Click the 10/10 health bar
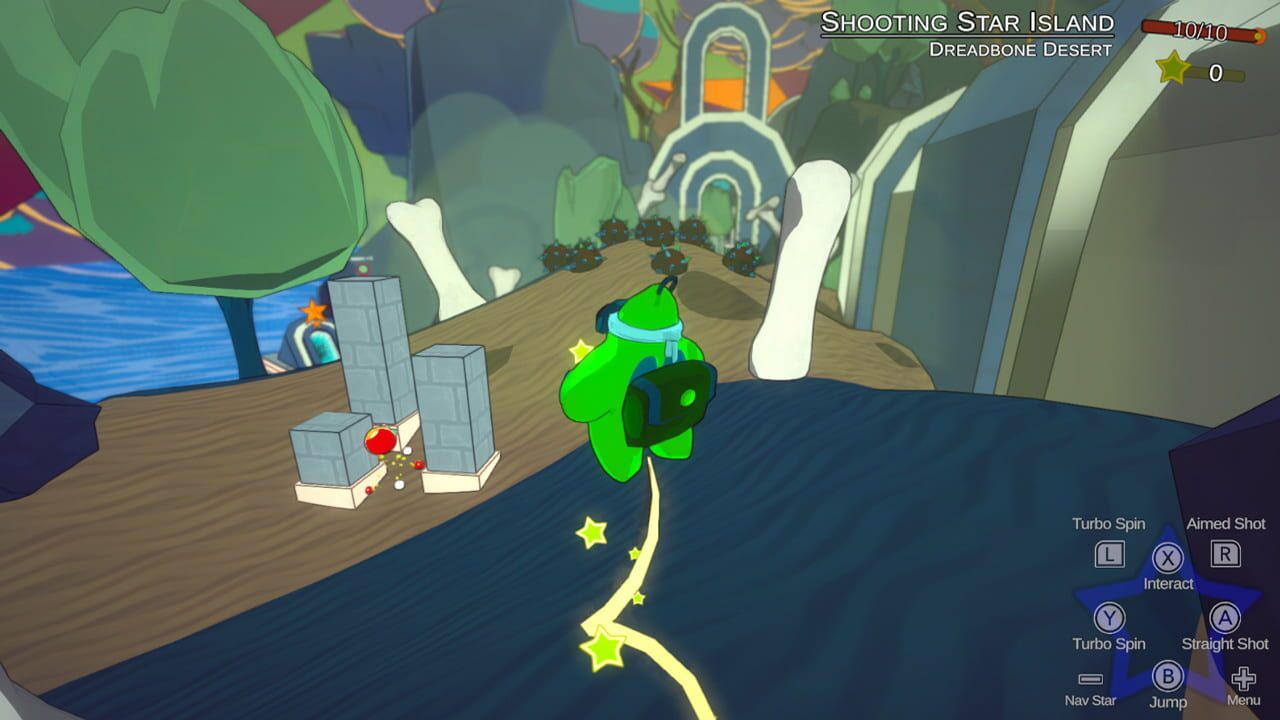The image size is (1280, 720). click(1200, 31)
